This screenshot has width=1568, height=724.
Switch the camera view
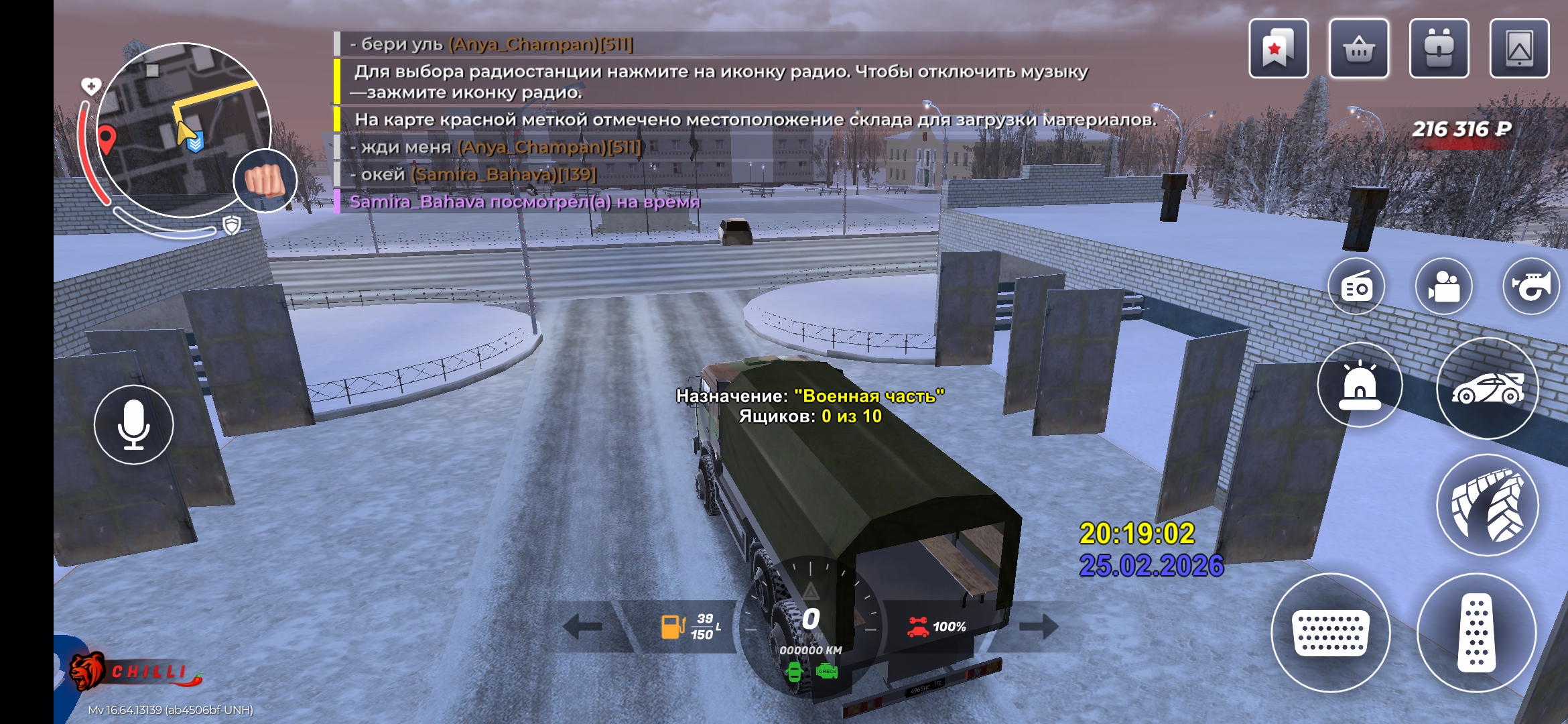tap(1444, 287)
